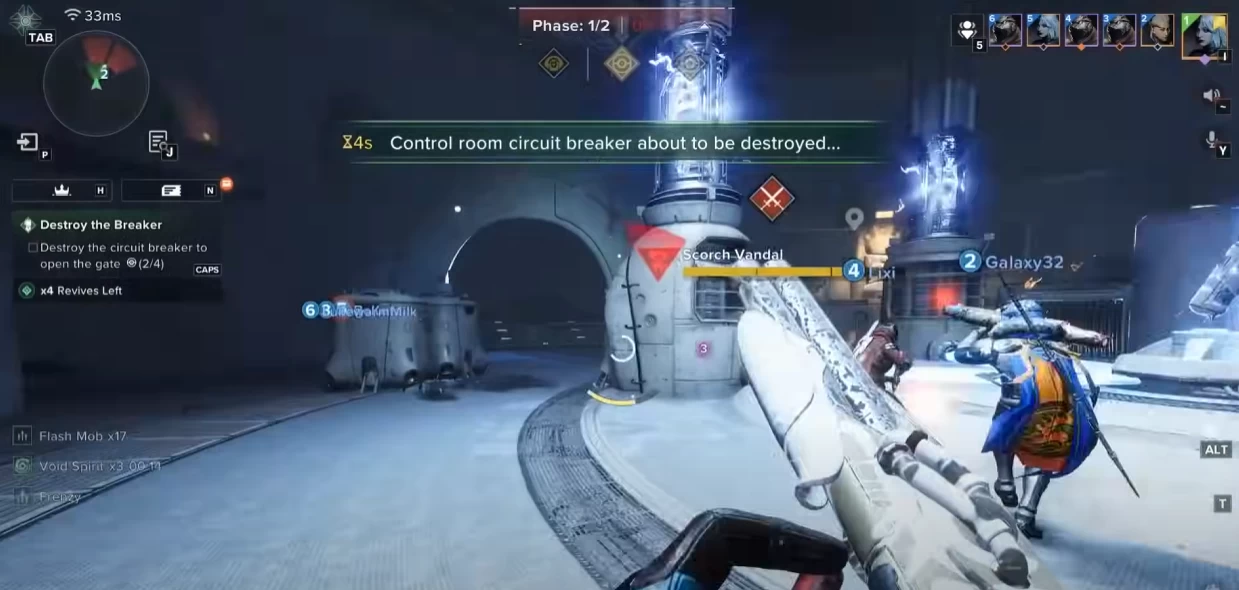The image size is (1239, 590).
Task: Open the team roster icon
Action: tap(967, 32)
